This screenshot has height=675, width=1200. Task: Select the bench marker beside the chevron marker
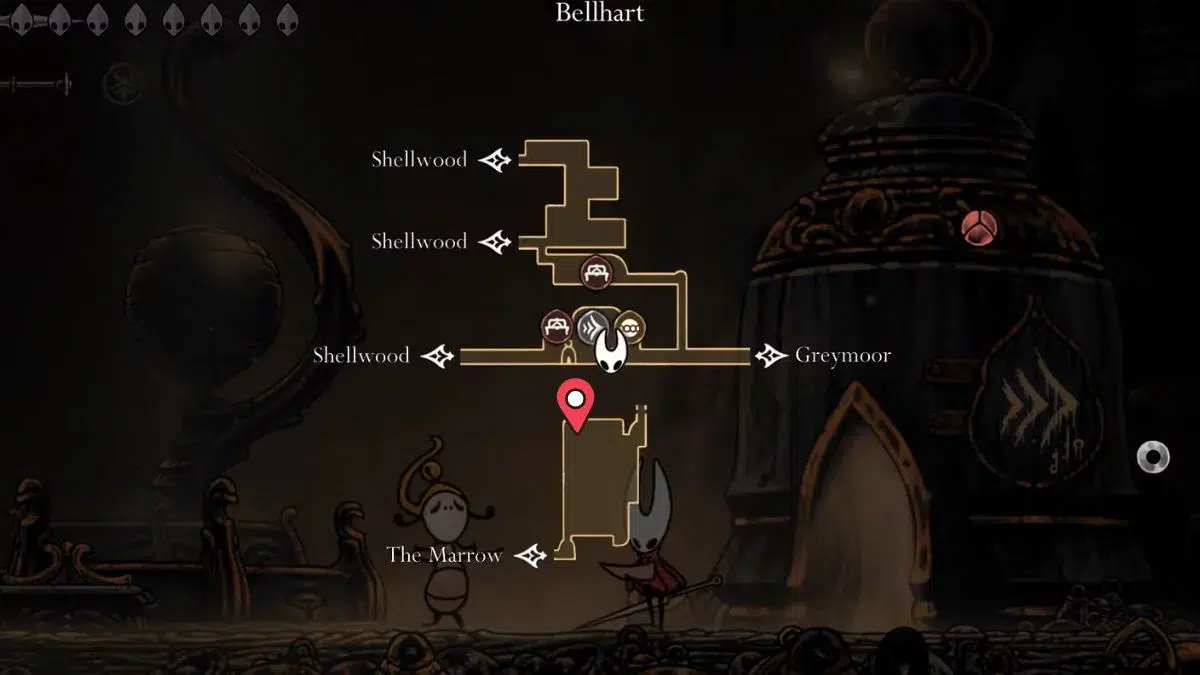coord(557,326)
